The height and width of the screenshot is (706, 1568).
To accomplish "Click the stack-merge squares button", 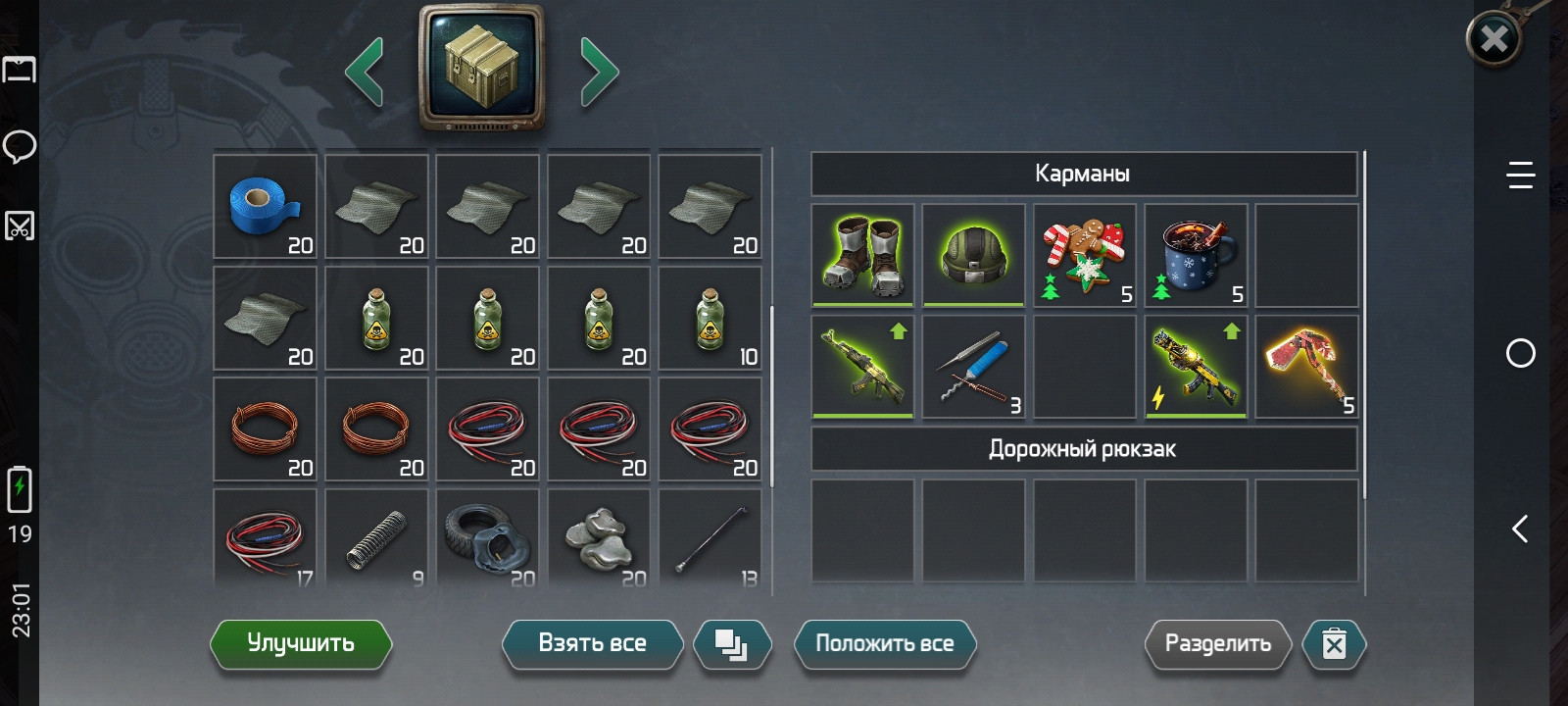I will (731, 644).
